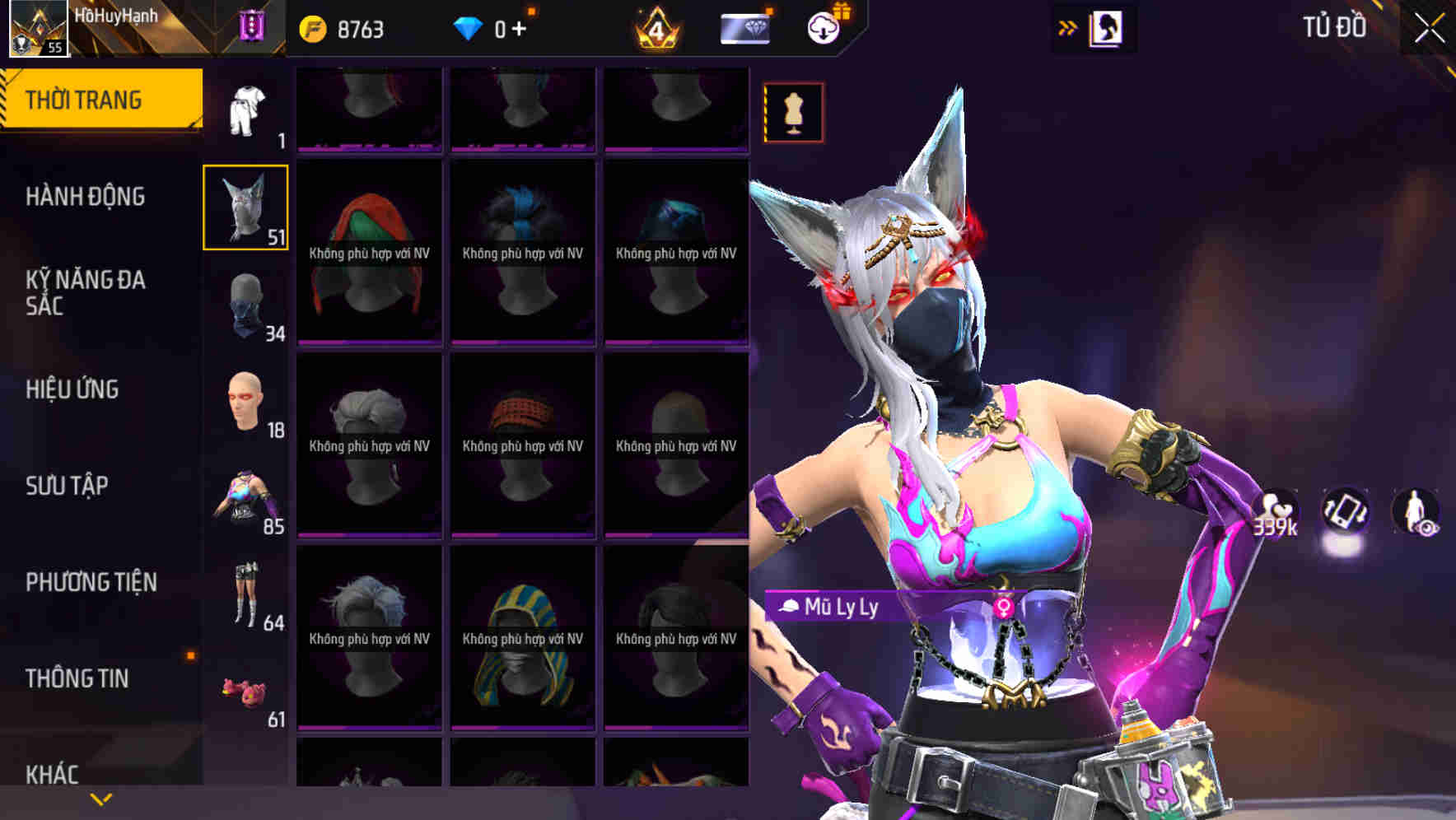
Task: Select the headgear category showing 51 items
Action: coord(245,206)
